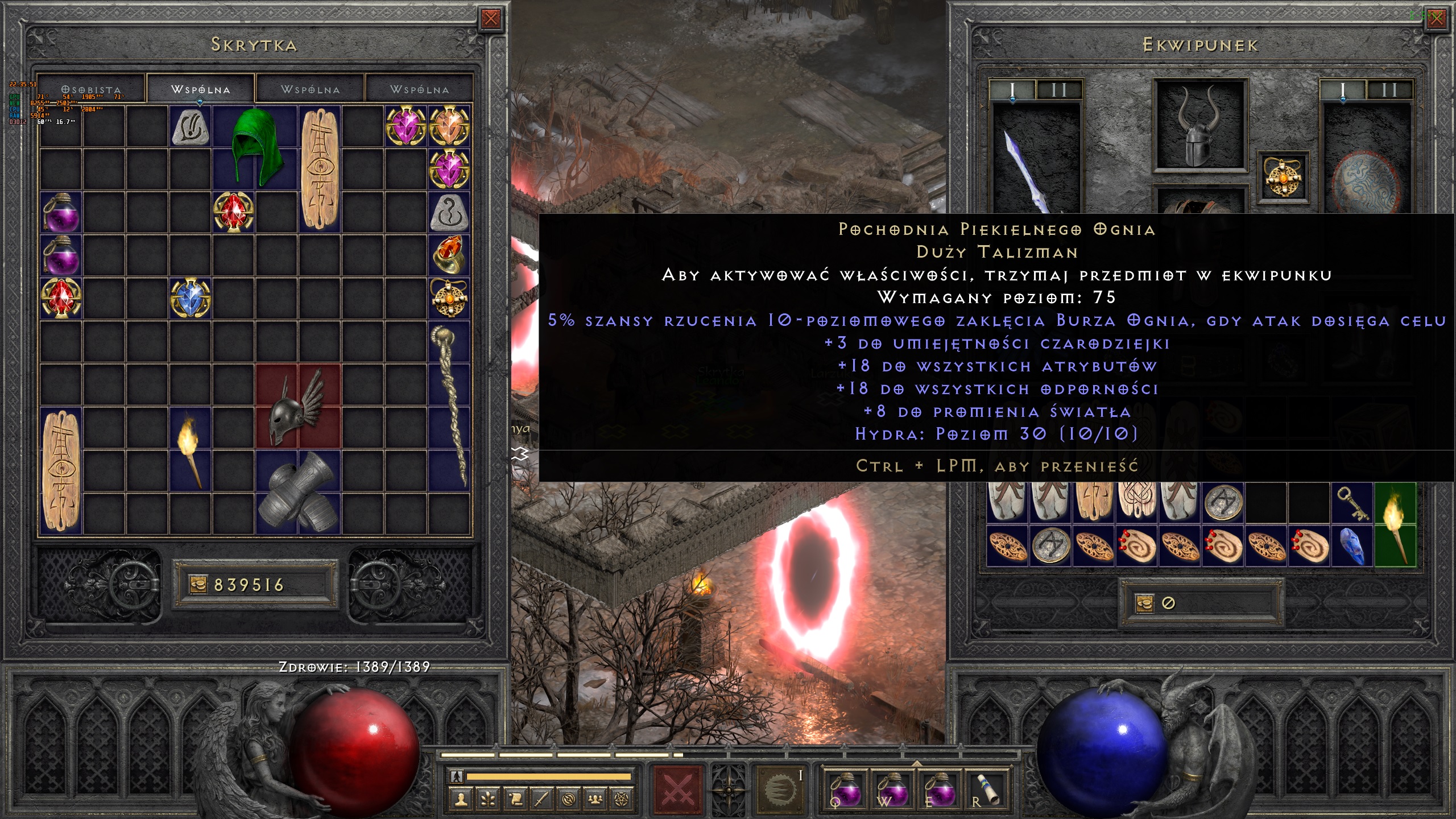Click the inventory gold drop button

tap(1144, 603)
